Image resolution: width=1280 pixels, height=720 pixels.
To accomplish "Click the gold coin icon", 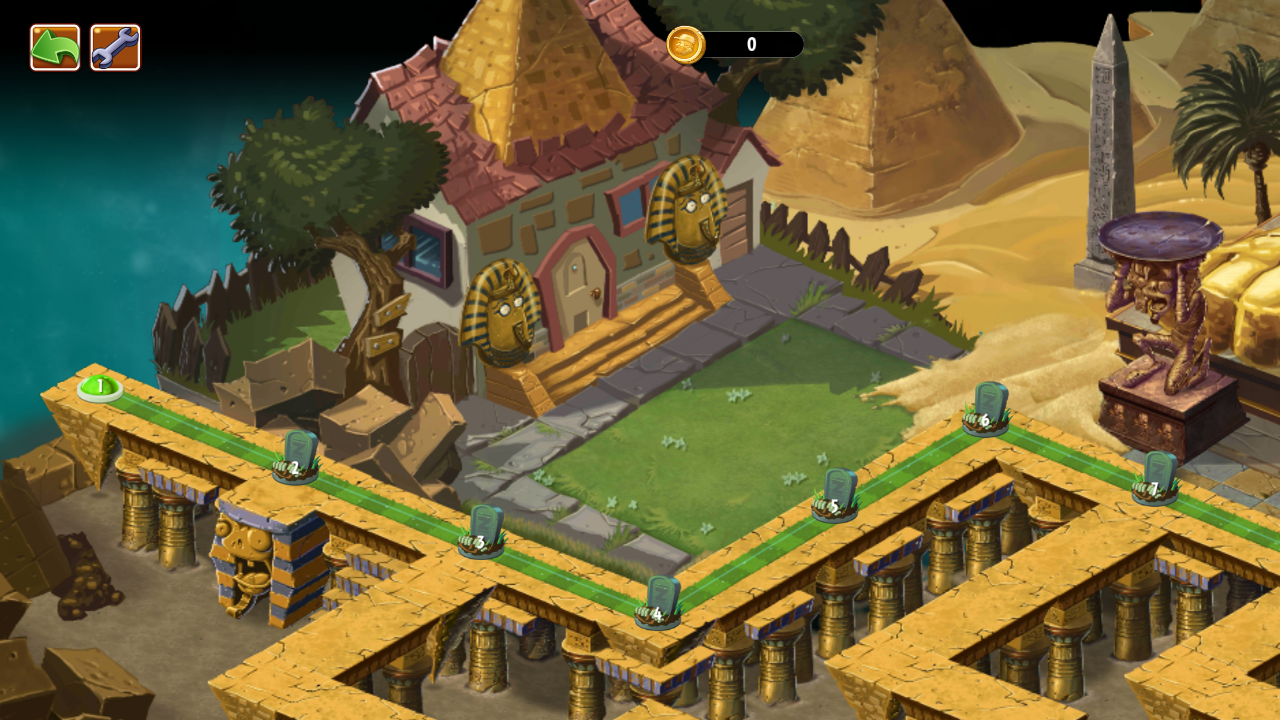I will (x=686, y=45).
